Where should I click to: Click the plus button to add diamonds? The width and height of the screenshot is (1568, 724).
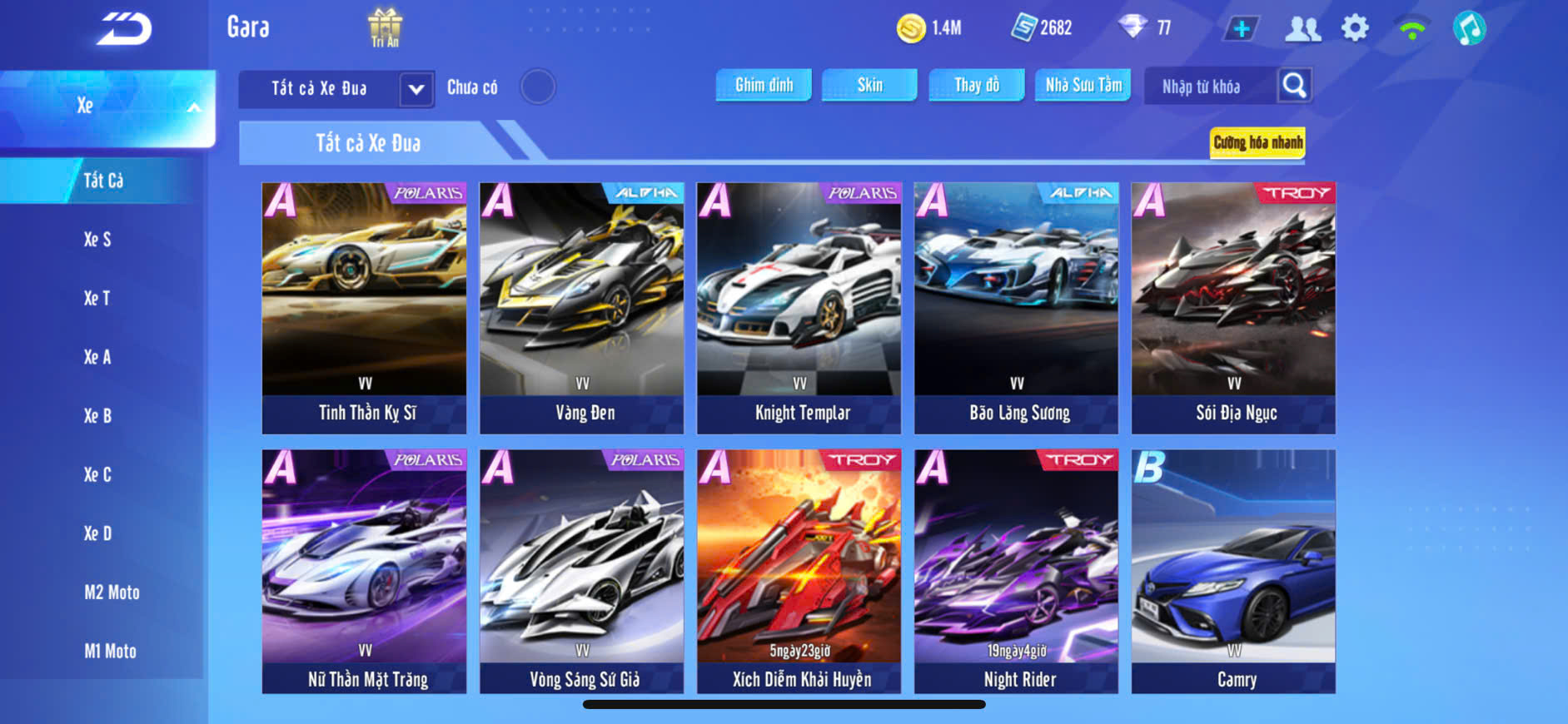tap(1241, 28)
